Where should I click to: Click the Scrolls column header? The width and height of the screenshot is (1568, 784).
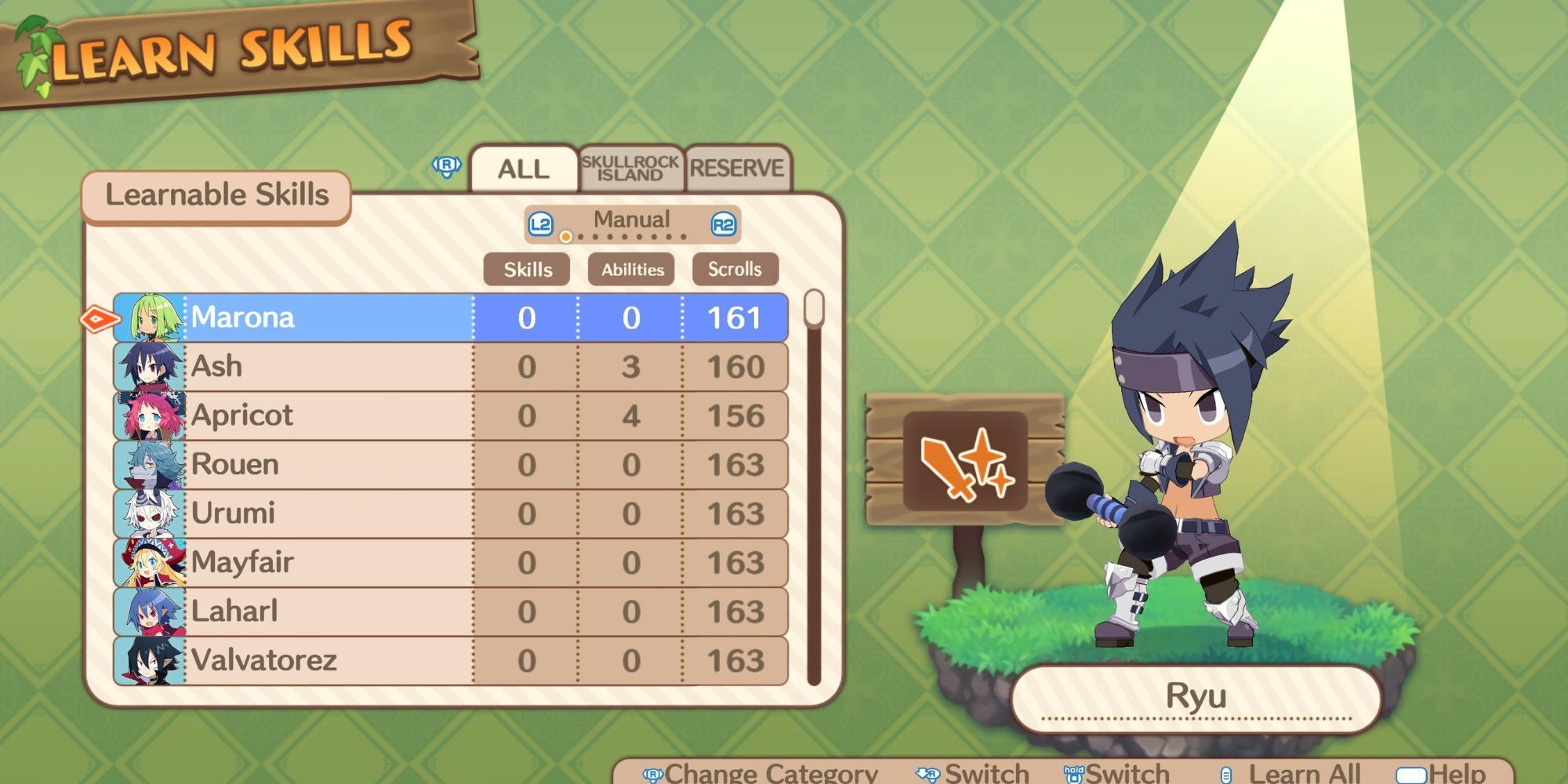(x=735, y=270)
